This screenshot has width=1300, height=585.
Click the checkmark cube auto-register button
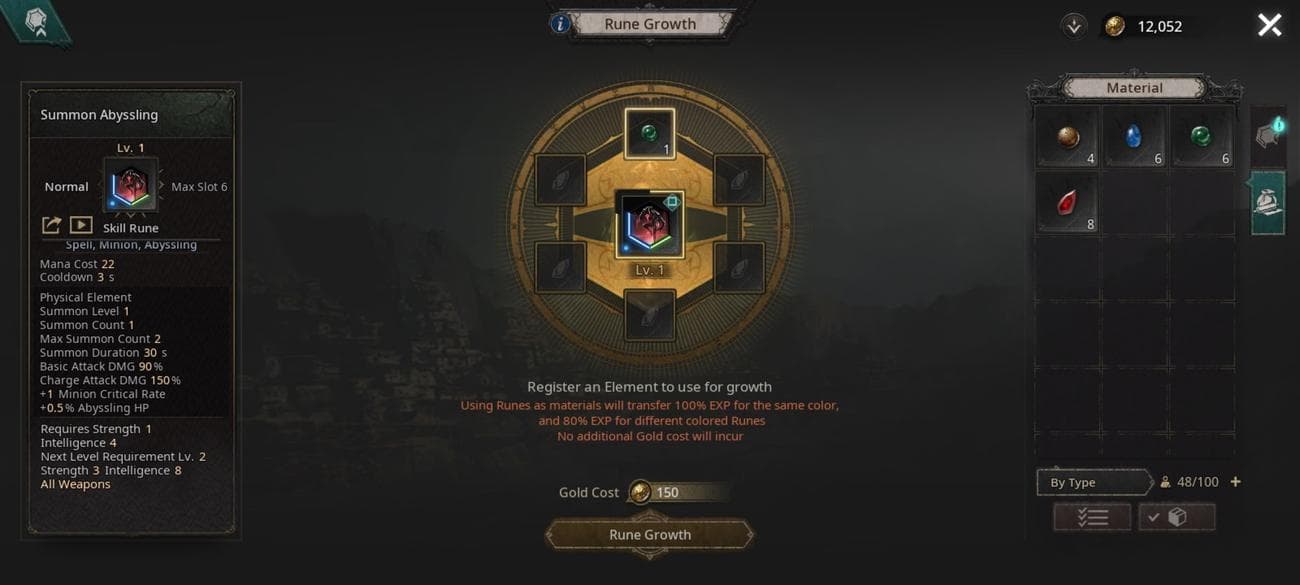point(1177,517)
